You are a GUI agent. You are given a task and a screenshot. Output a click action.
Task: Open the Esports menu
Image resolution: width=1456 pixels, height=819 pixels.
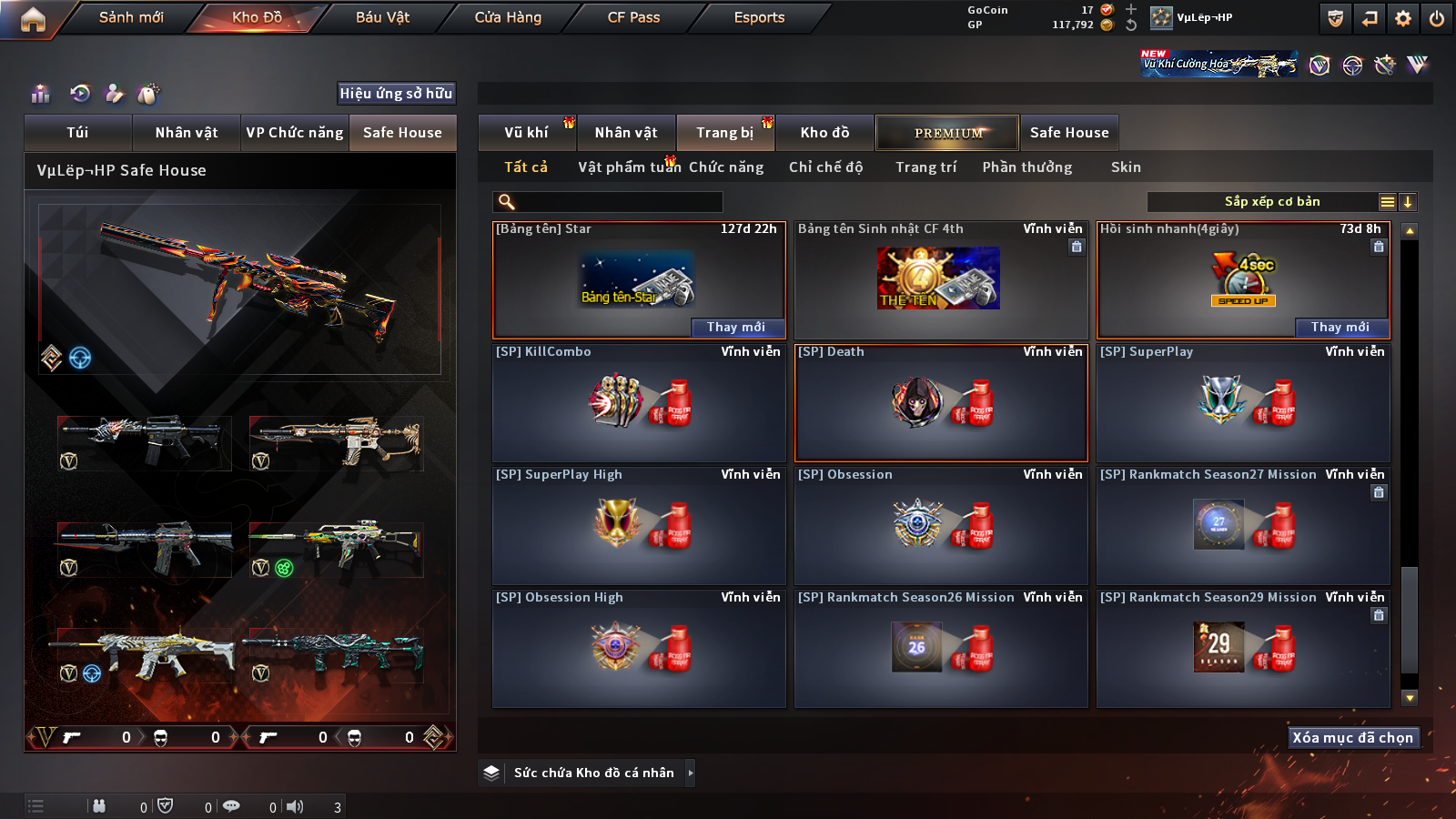[x=759, y=17]
